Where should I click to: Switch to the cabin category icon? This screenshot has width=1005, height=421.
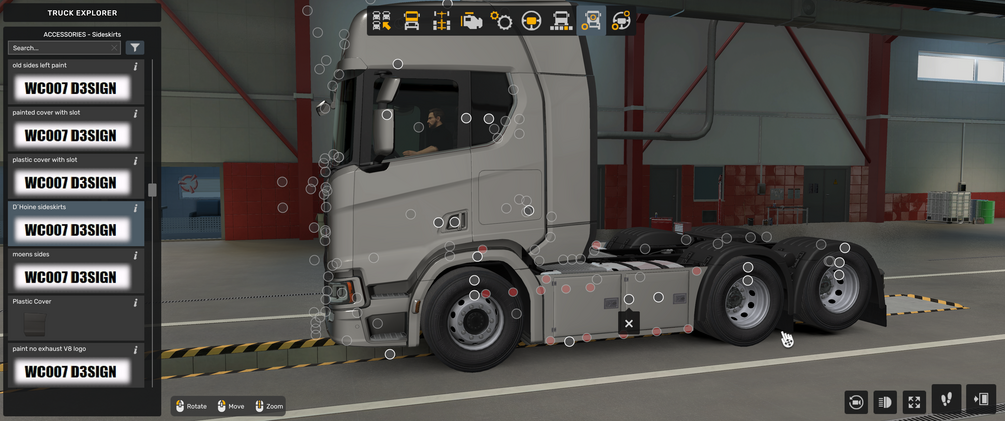411,19
